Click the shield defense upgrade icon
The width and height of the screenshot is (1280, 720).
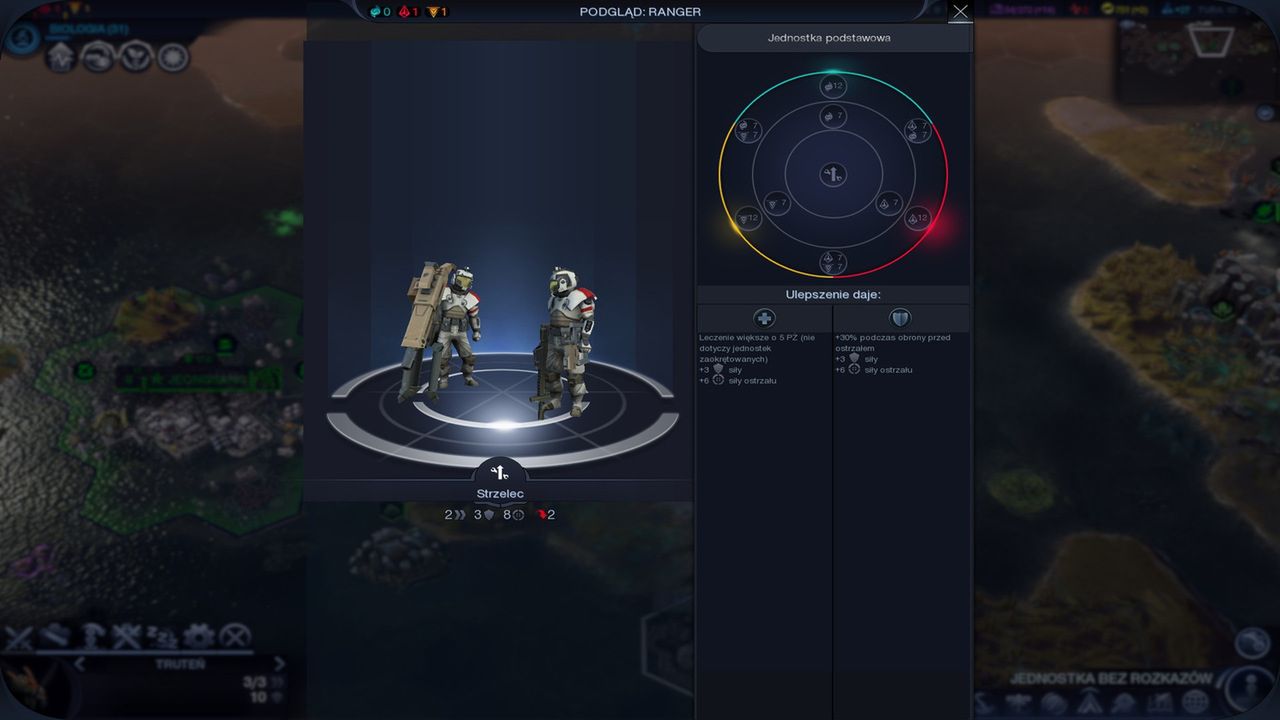pos(899,318)
